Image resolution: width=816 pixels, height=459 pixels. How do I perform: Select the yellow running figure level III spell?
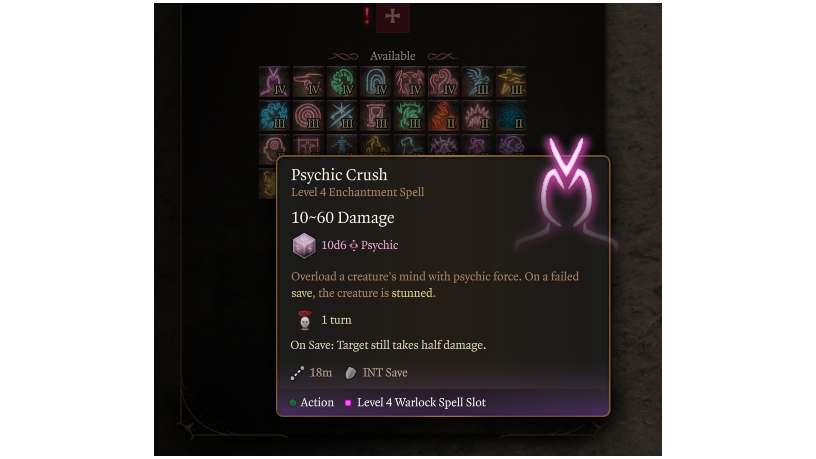(512, 82)
